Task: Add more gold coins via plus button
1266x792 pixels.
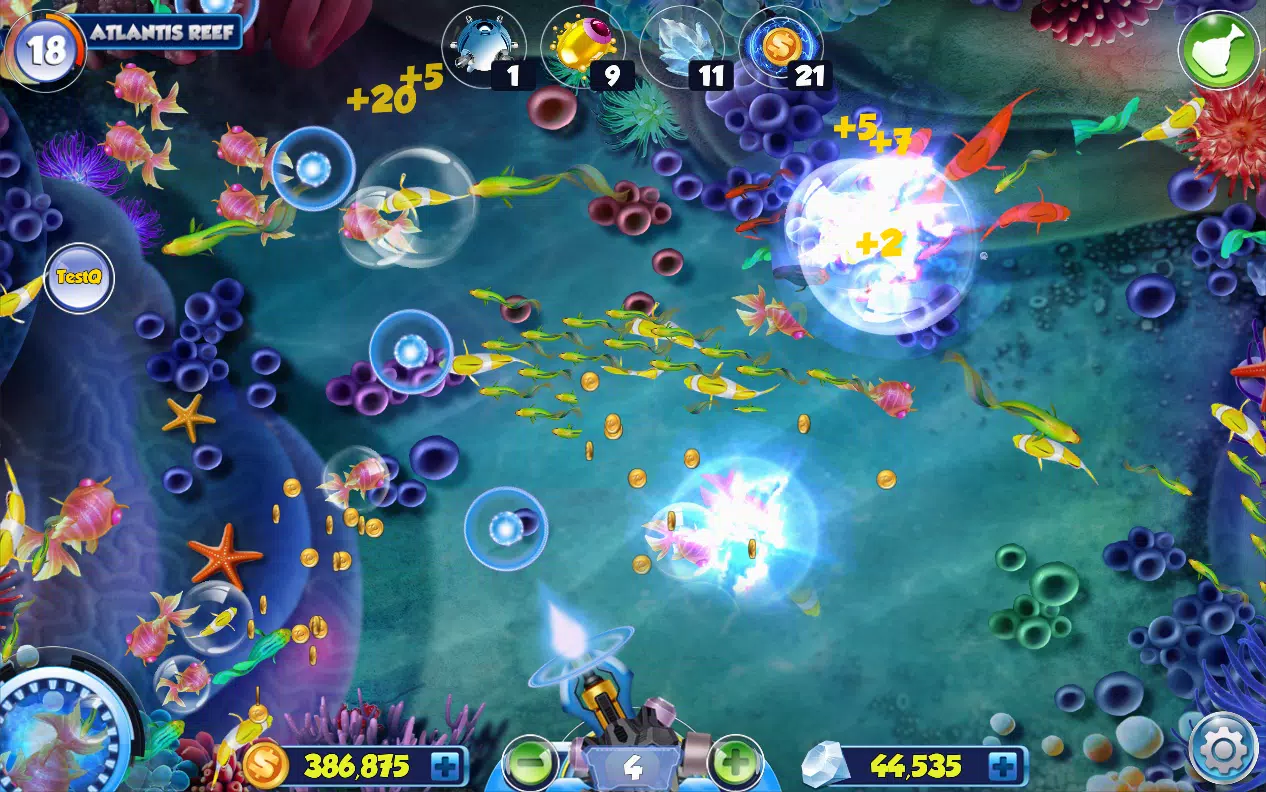Action: [446, 767]
